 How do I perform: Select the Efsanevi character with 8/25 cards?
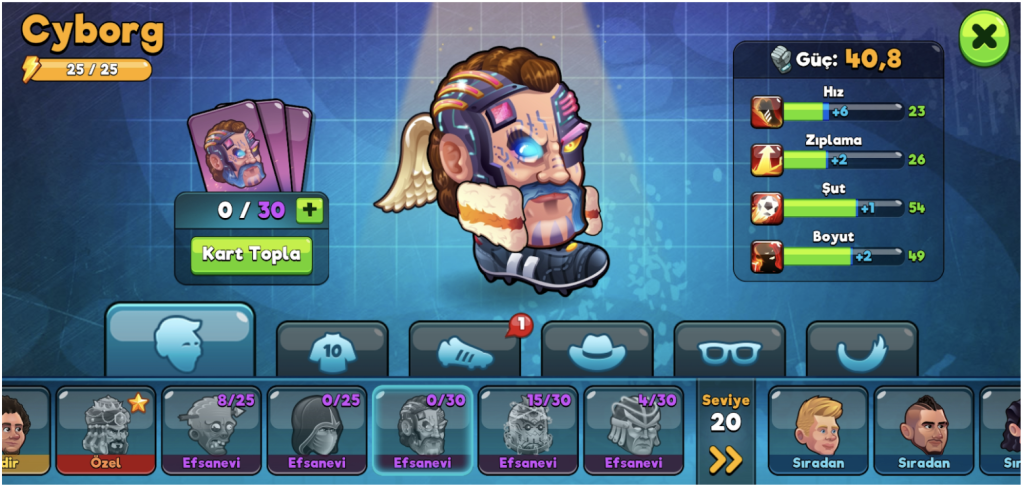point(211,430)
